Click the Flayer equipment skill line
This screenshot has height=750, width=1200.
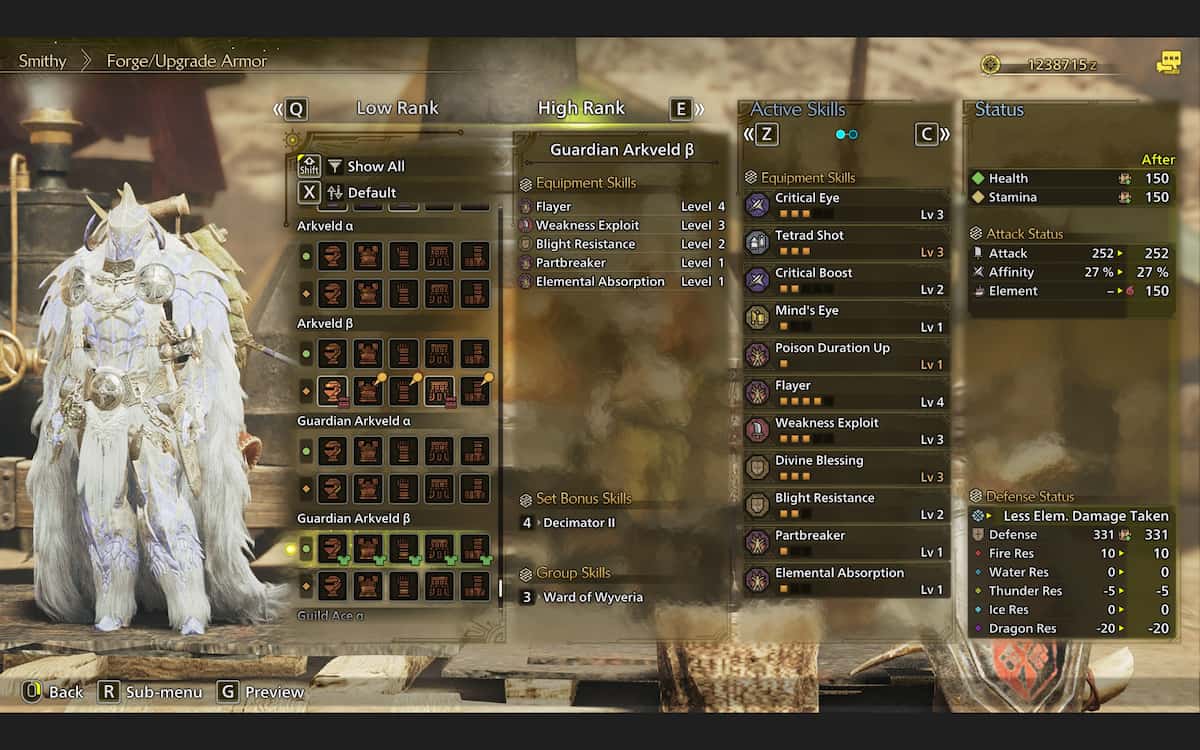[622, 207]
